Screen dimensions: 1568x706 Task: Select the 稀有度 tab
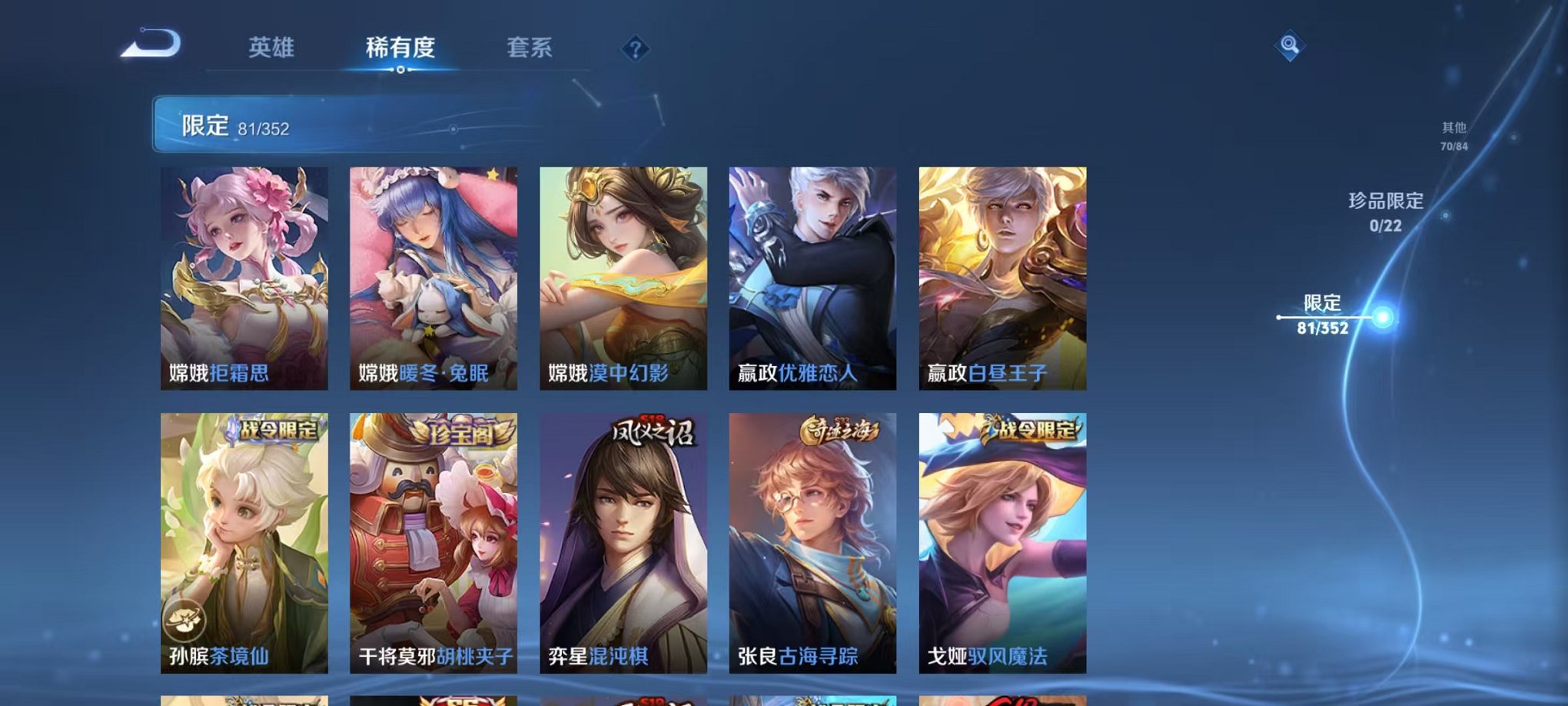[x=400, y=48]
